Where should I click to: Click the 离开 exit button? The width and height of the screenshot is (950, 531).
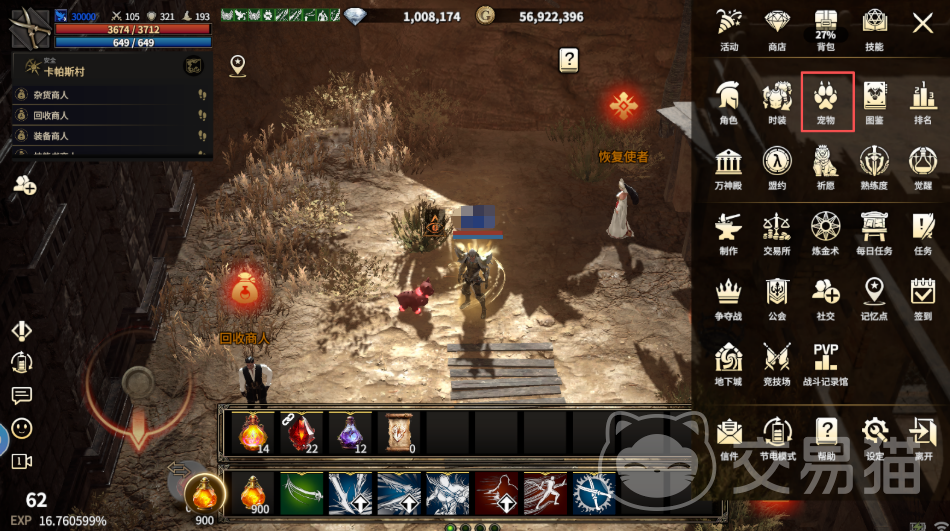(x=922, y=438)
